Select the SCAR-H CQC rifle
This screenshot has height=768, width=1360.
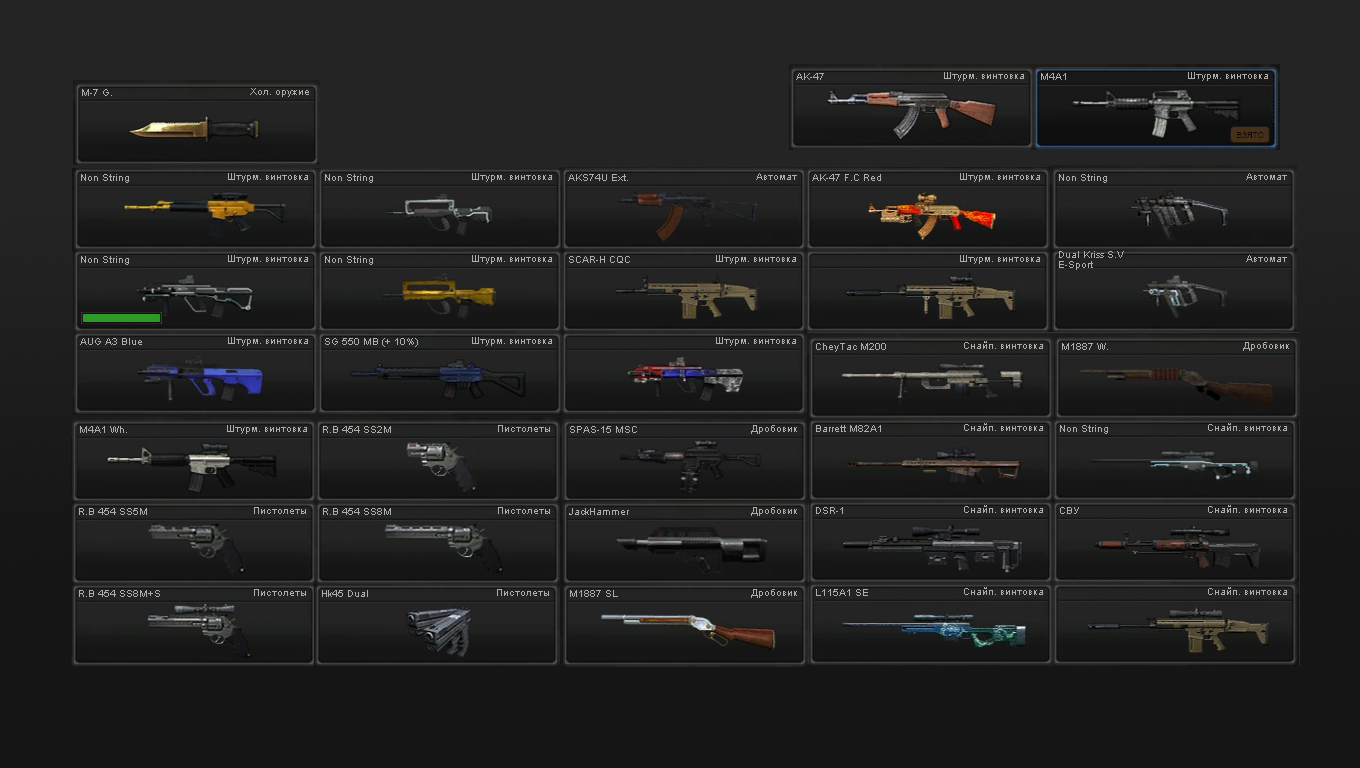click(x=683, y=290)
